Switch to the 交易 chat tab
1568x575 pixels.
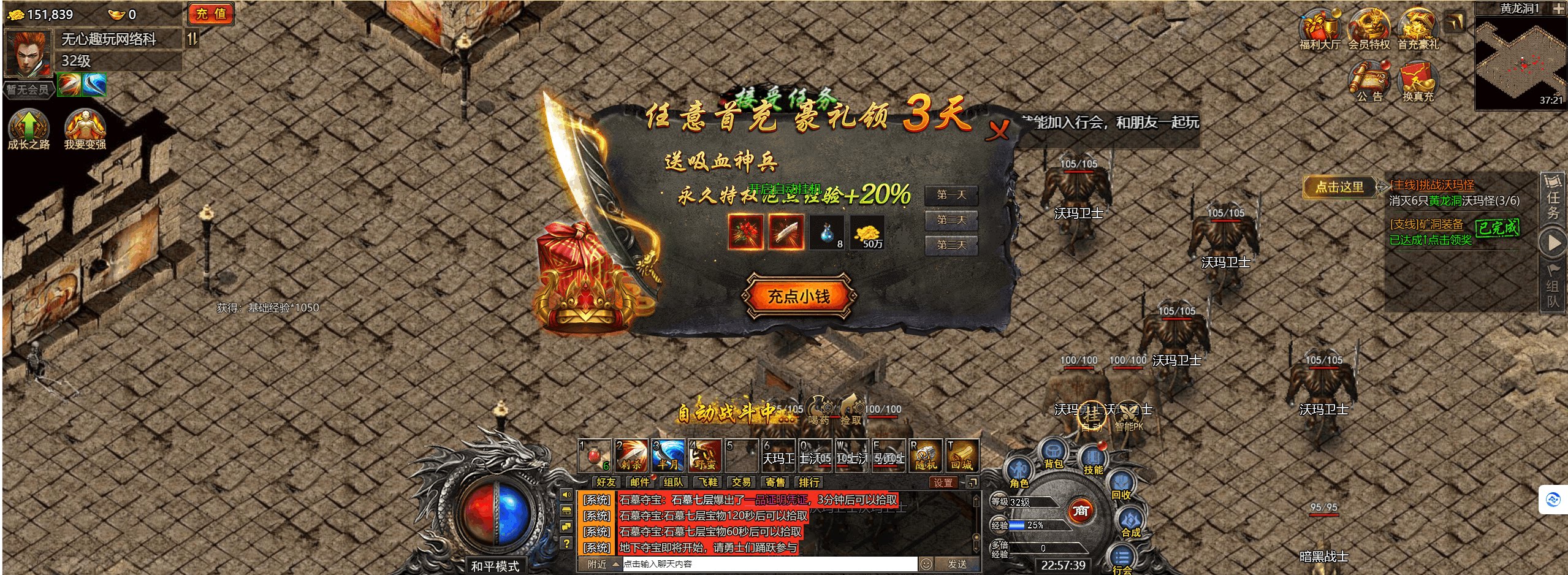coord(740,482)
